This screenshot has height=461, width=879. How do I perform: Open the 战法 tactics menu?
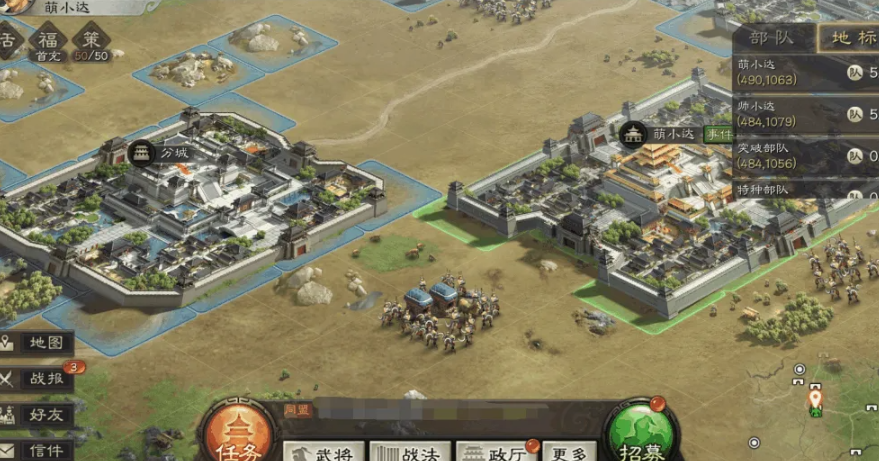coord(410,452)
